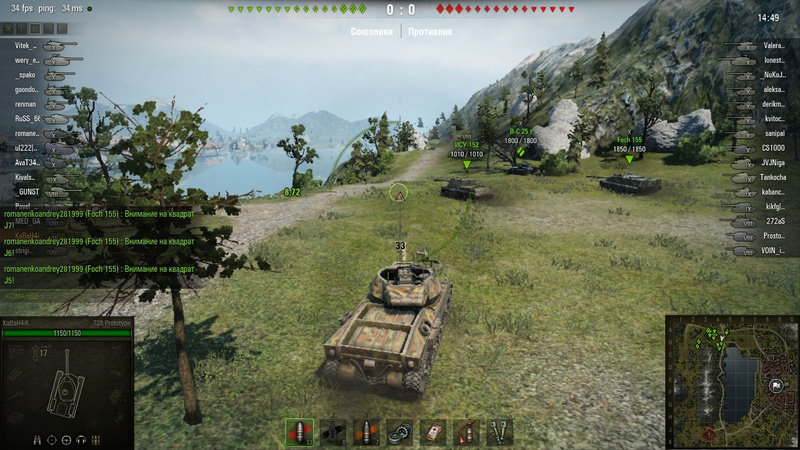The width and height of the screenshot is (800, 450).
Task: Select the shell slot with 7 rounds
Action: pos(366,431)
